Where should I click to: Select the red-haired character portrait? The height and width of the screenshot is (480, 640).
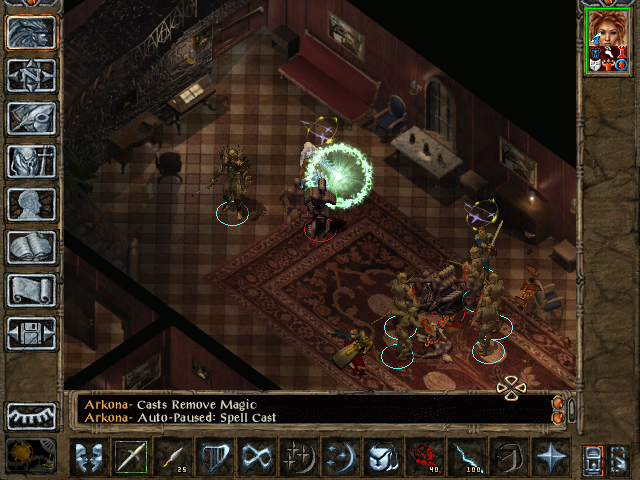tap(608, 40)
